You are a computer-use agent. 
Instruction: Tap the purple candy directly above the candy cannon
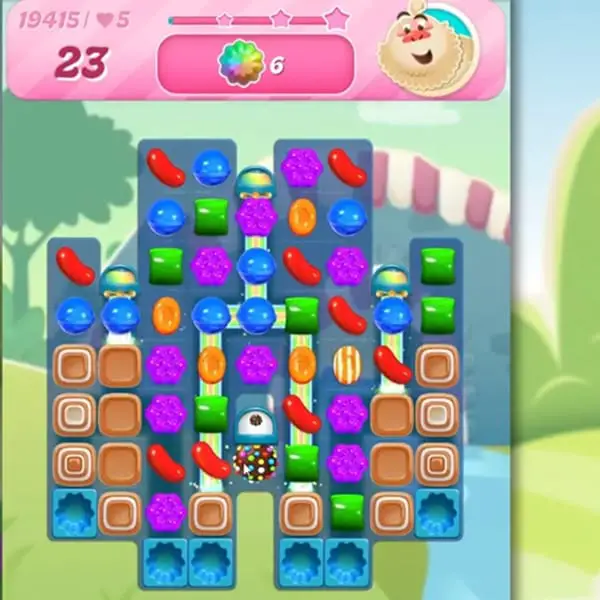click(x=256, y=364)
